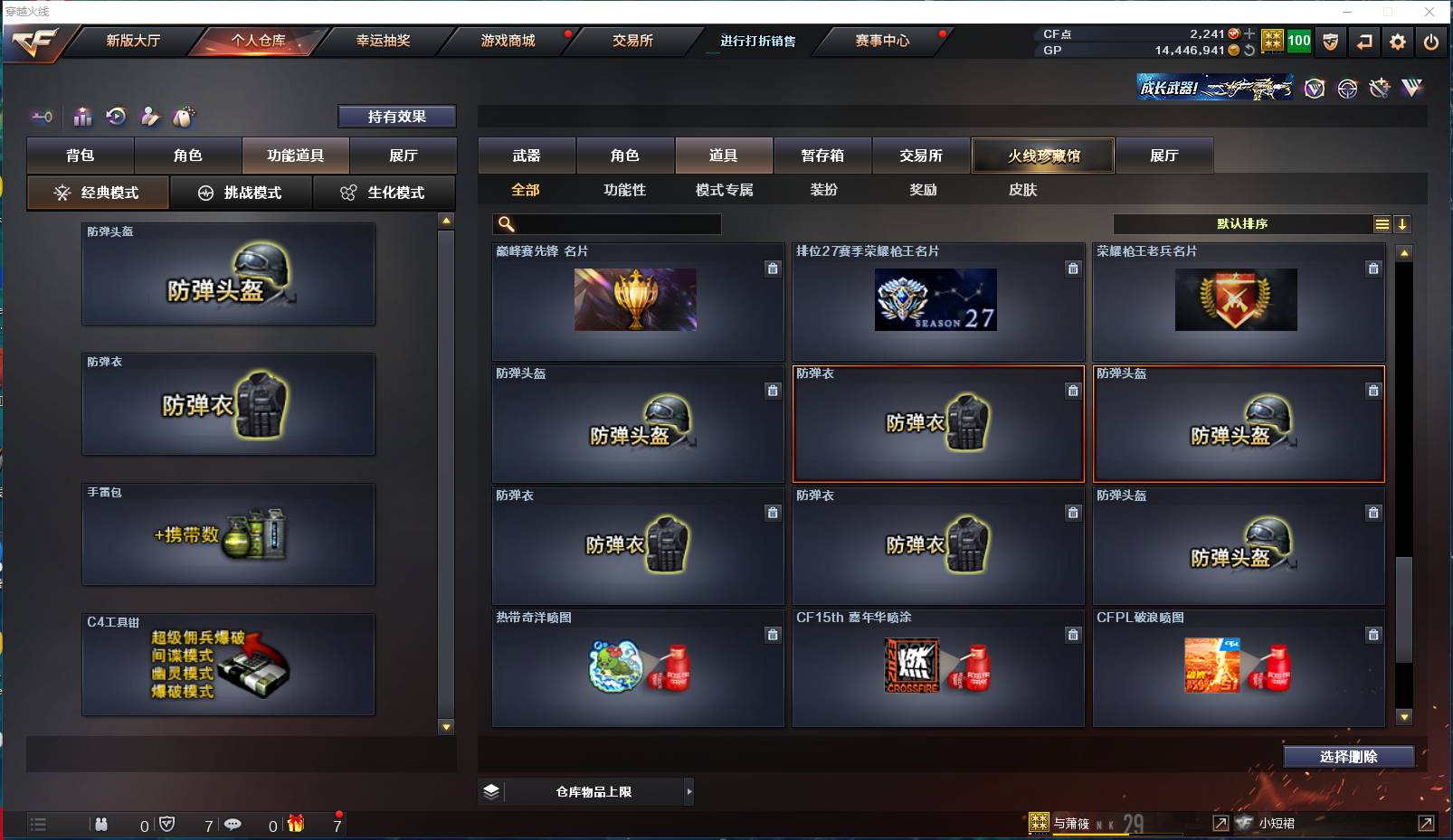Switch on 挑战模式 mode
1453x840 pixels.
point(241,193)
